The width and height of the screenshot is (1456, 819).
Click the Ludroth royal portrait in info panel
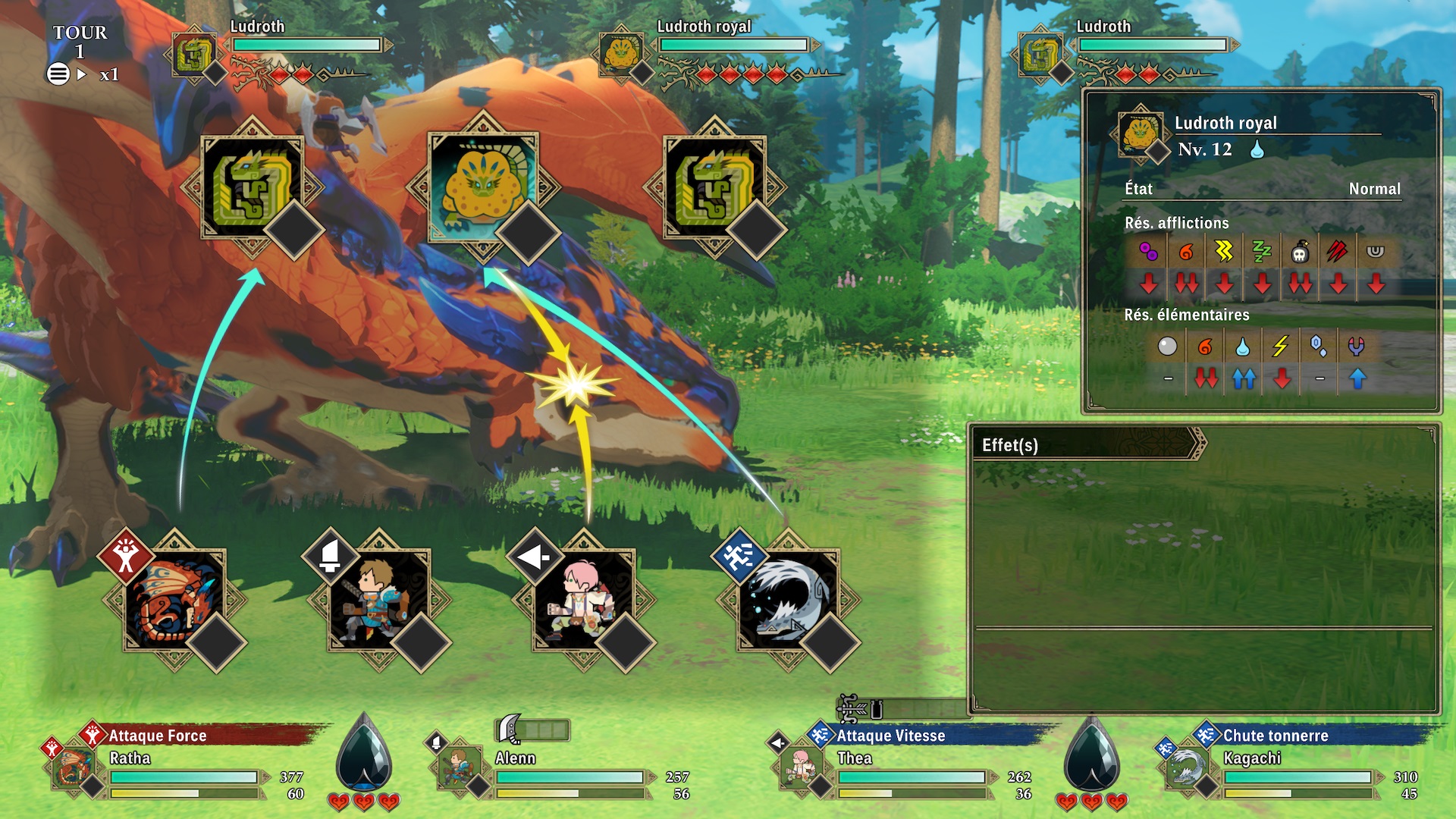point(1140,134)
